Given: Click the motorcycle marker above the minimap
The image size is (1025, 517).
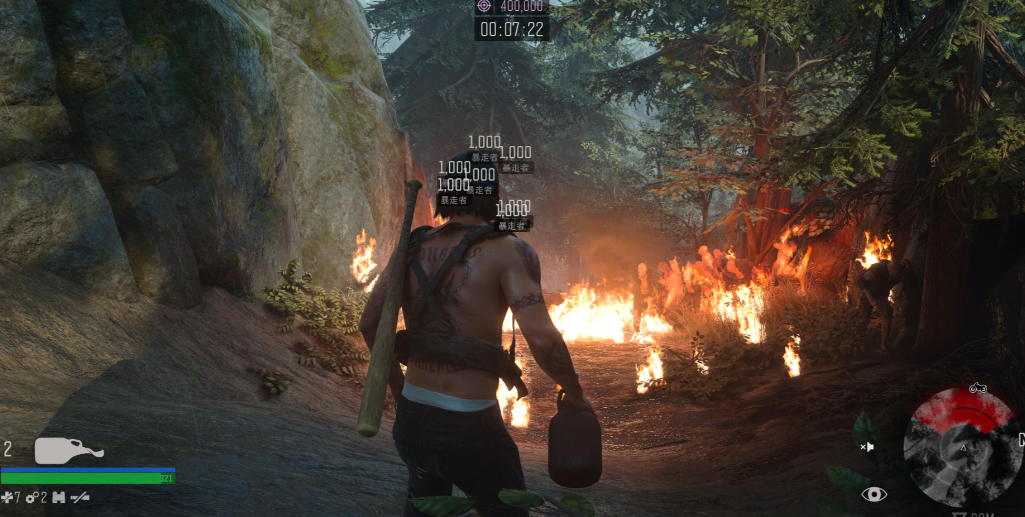Looking at the screenshot, I should coord(977,388).
